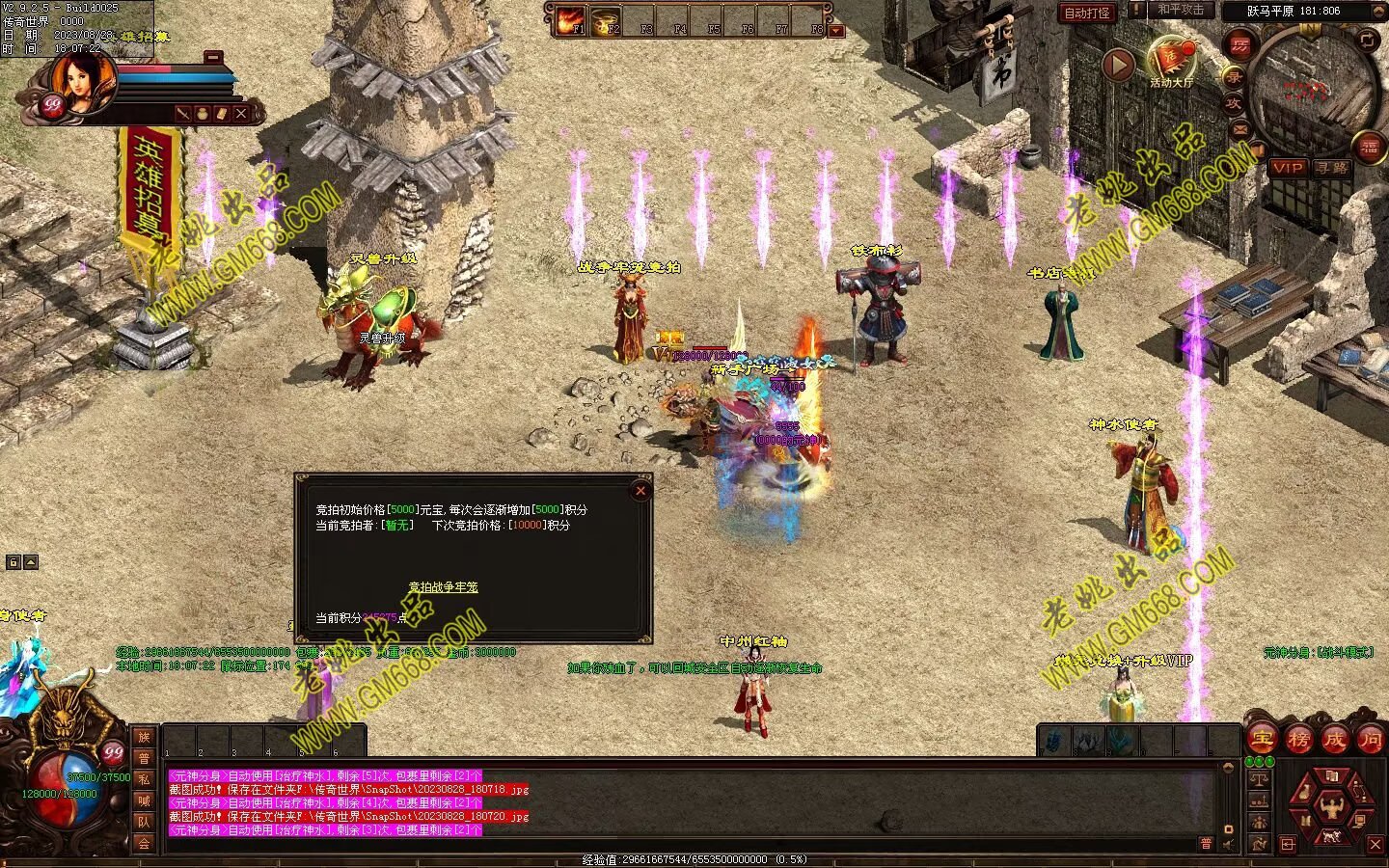Screen dimensions: 1389x868
Task: Click the round play arrow button
Action: [x=1118, y=65]
